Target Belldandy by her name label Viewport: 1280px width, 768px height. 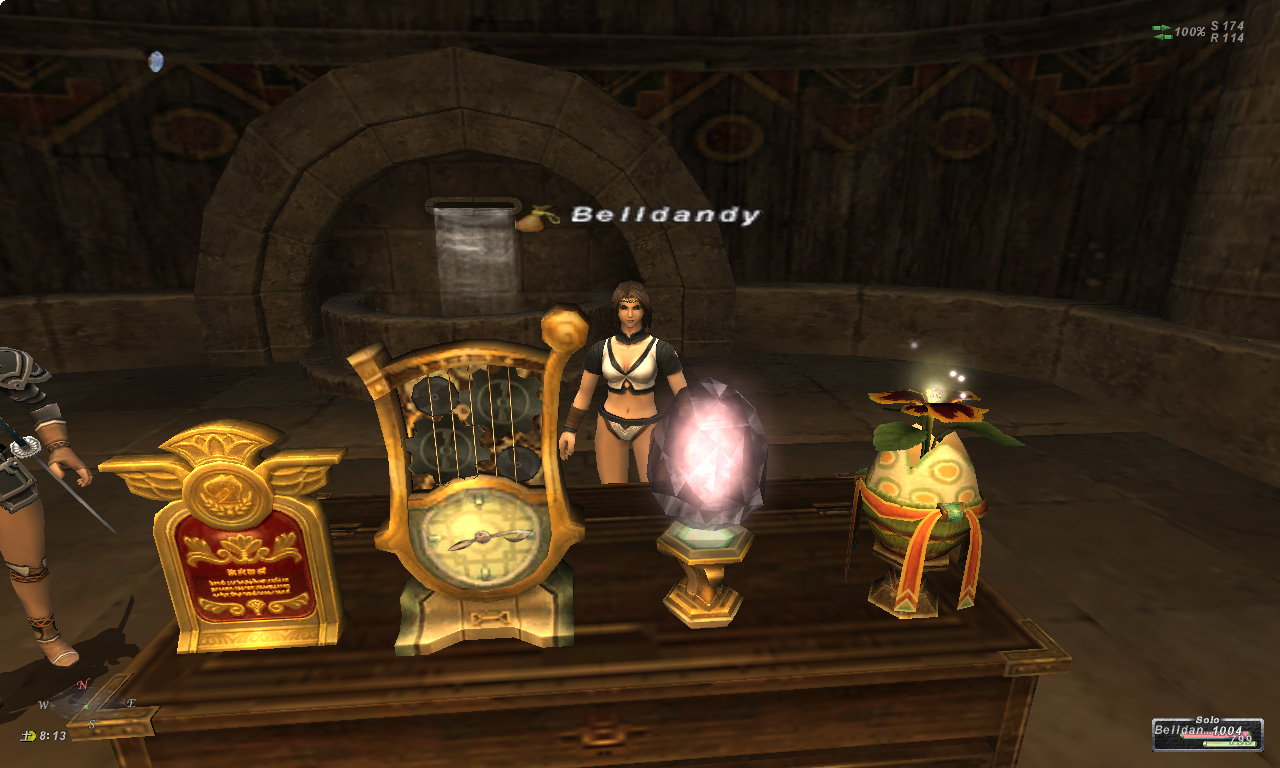click(665, 215)
